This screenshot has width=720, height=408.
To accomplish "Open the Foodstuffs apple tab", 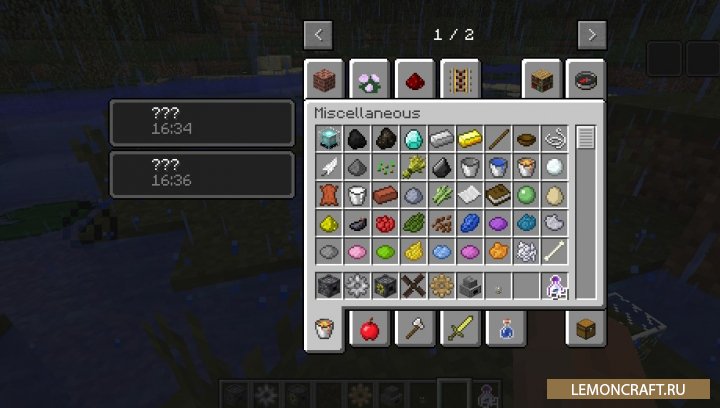I will 369,329.
